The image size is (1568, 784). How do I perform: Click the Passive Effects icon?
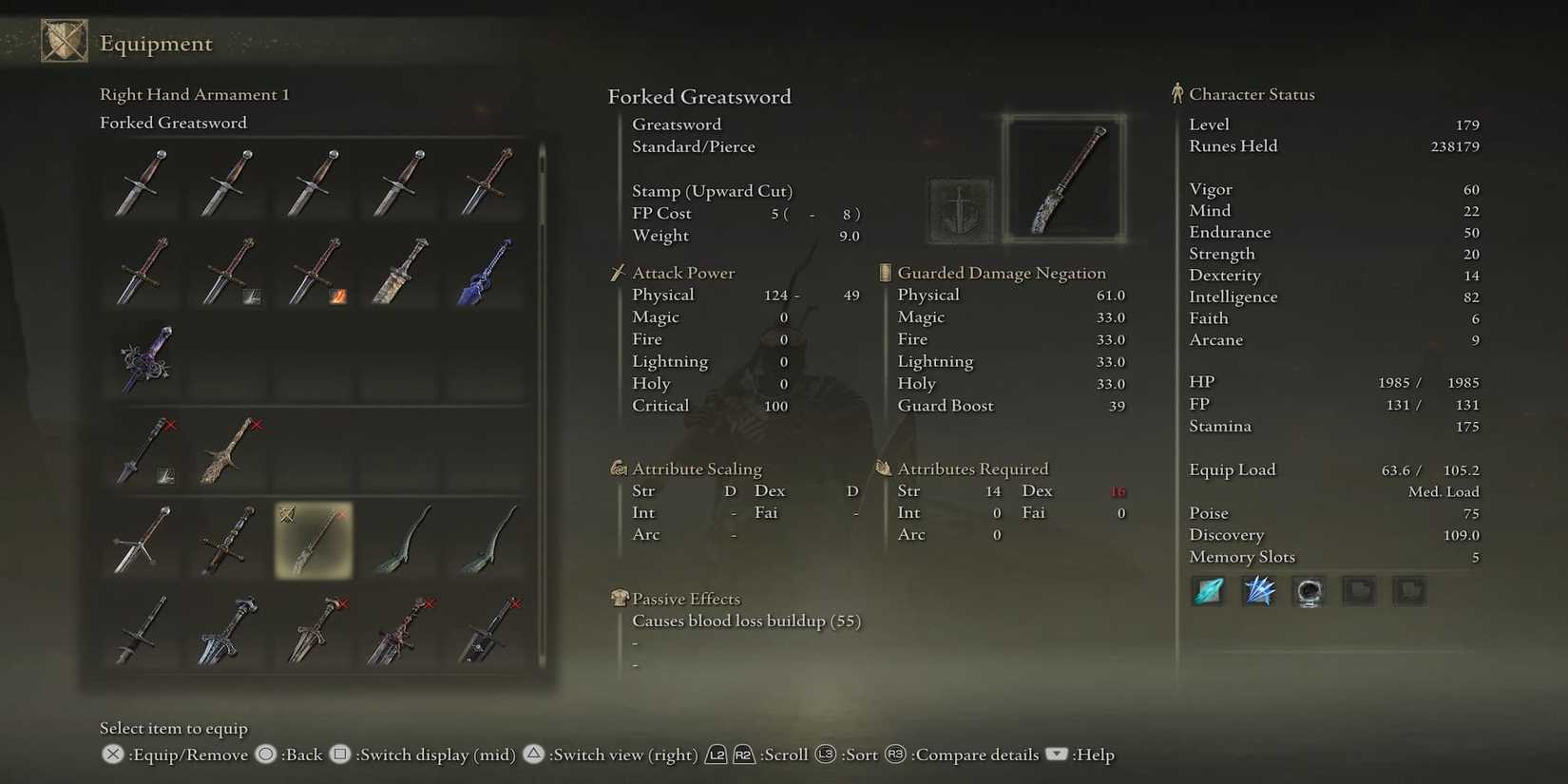(x=618, y=599)
